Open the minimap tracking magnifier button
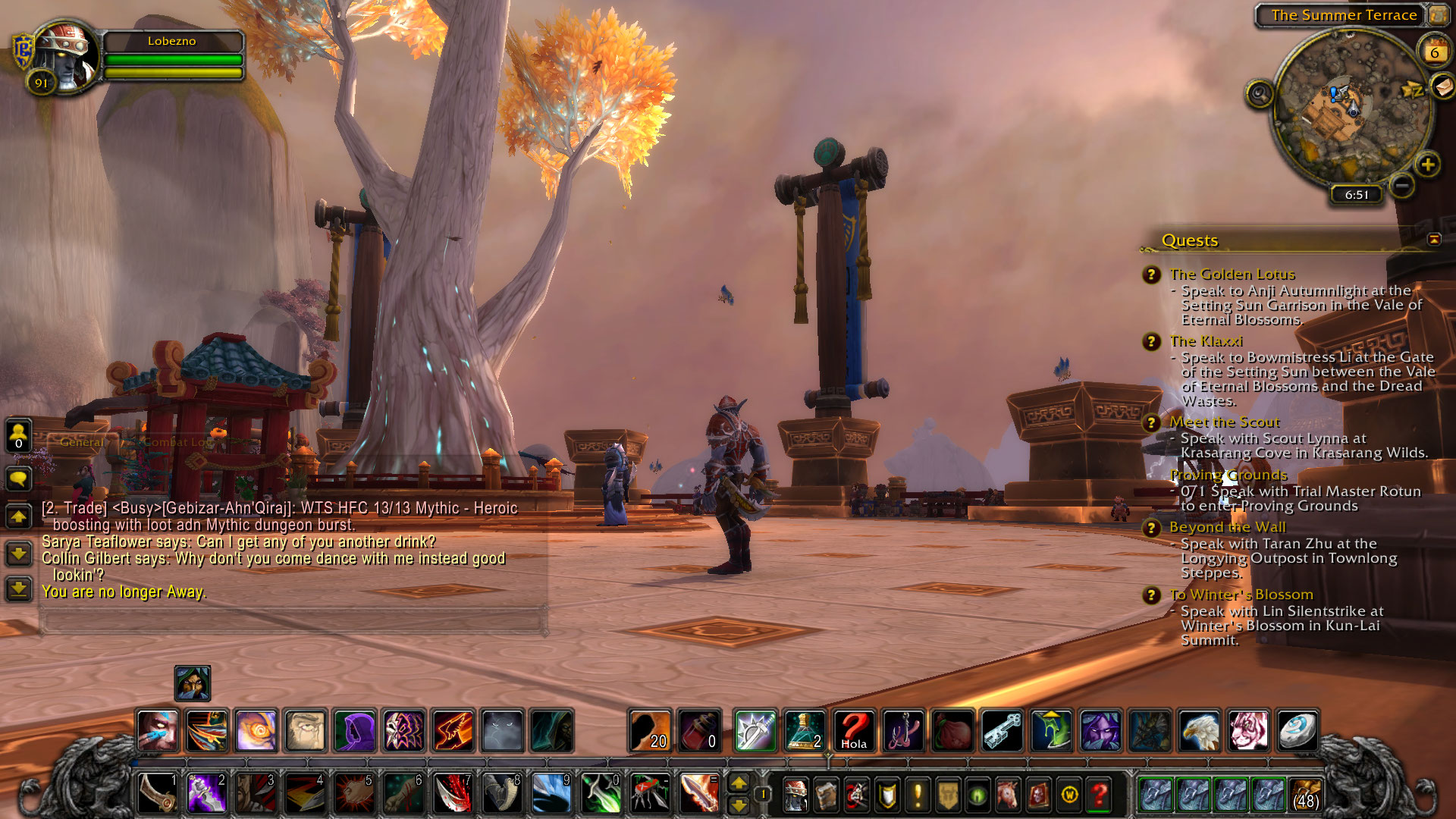 [x=1260, y=94]
